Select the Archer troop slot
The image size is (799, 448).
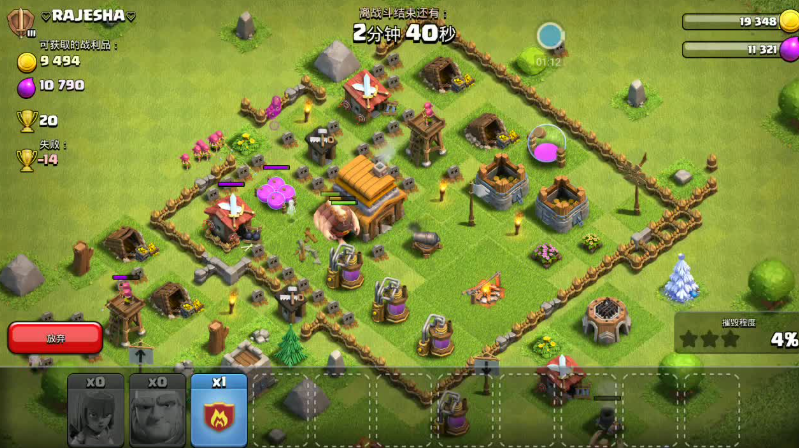[x=96, y=409]
